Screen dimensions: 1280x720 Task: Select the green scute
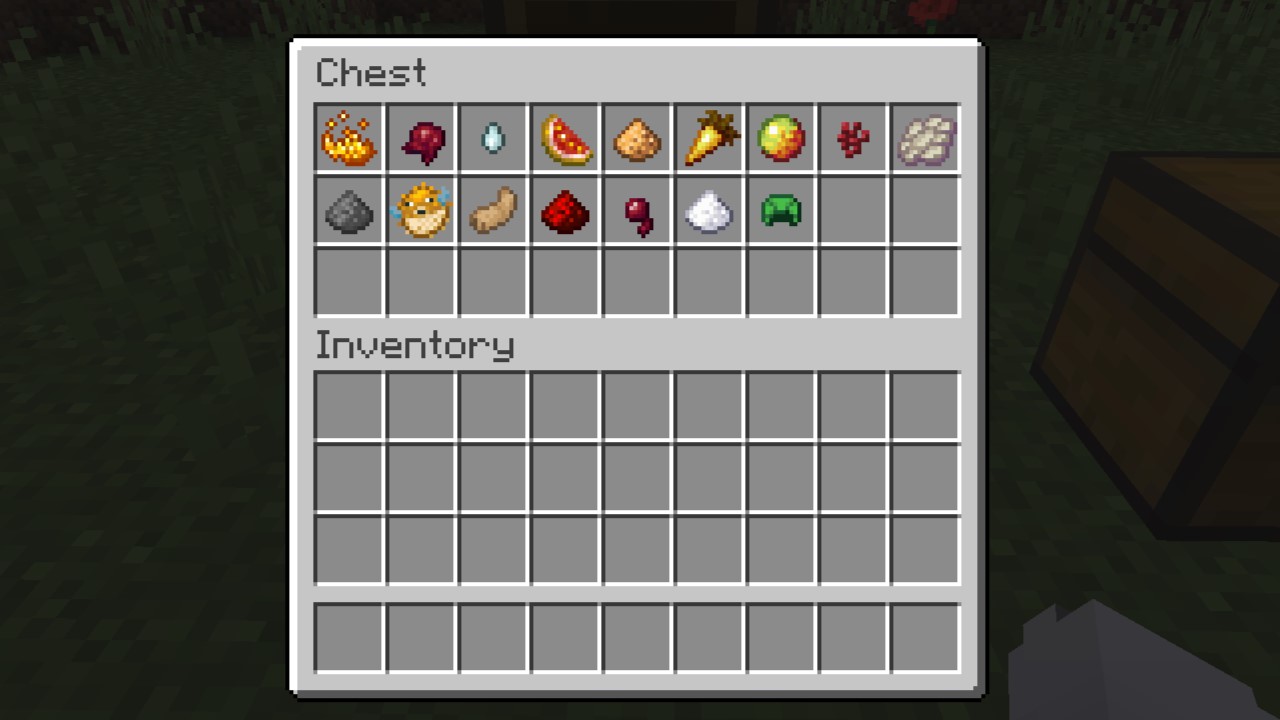coord(780,211)
